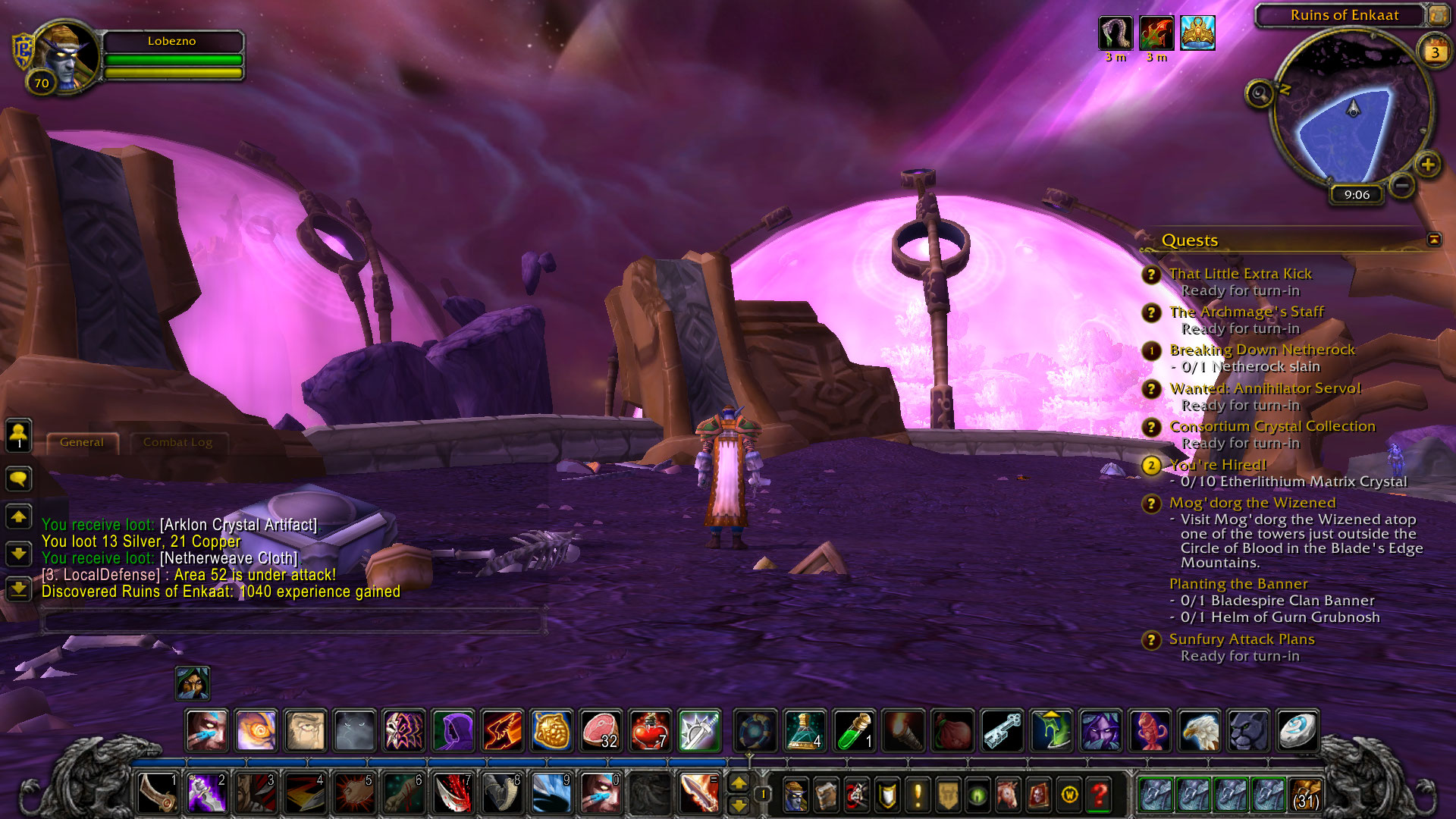Drink the red heart potion with 7 charges
The image size is (1456, 819).
649,731
